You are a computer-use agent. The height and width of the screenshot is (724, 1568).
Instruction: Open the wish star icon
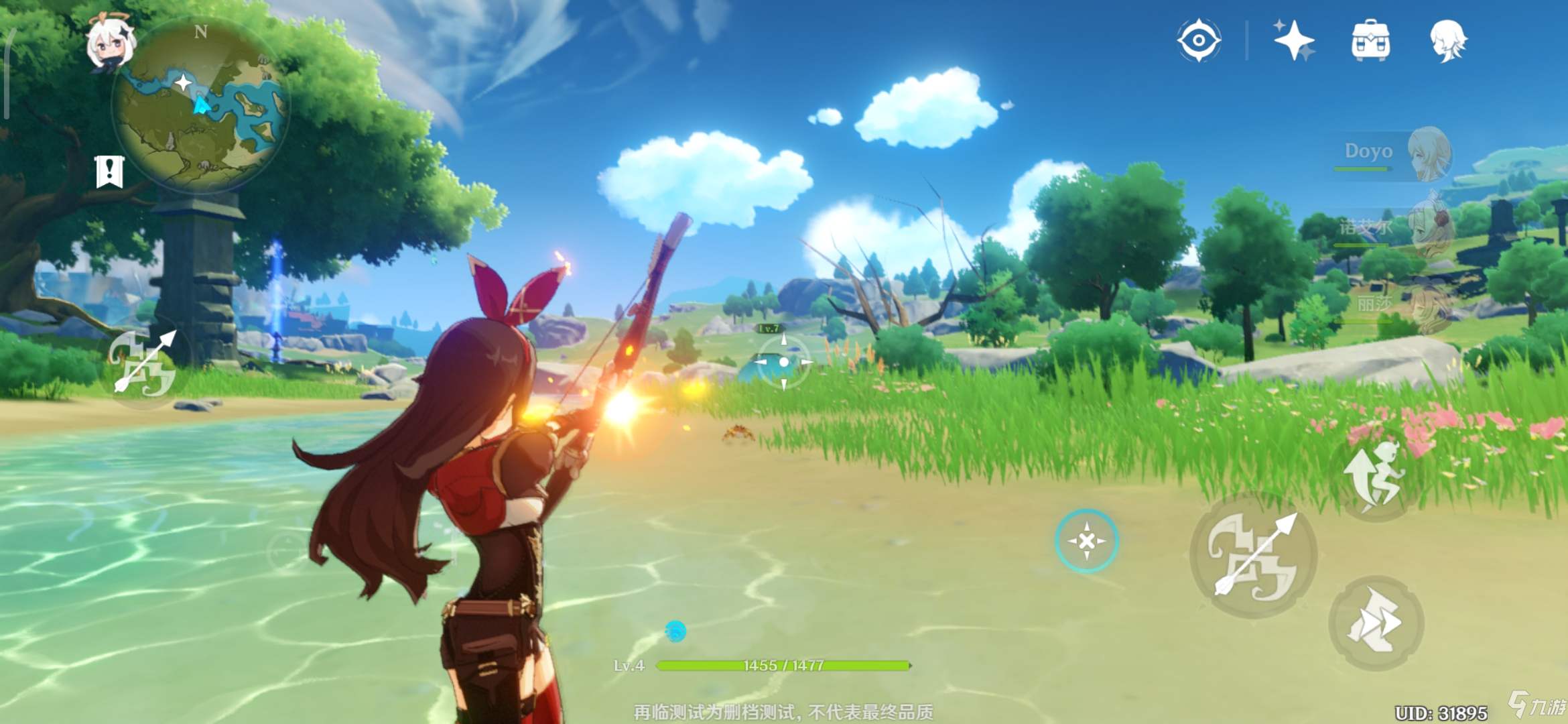point(1293,40)
